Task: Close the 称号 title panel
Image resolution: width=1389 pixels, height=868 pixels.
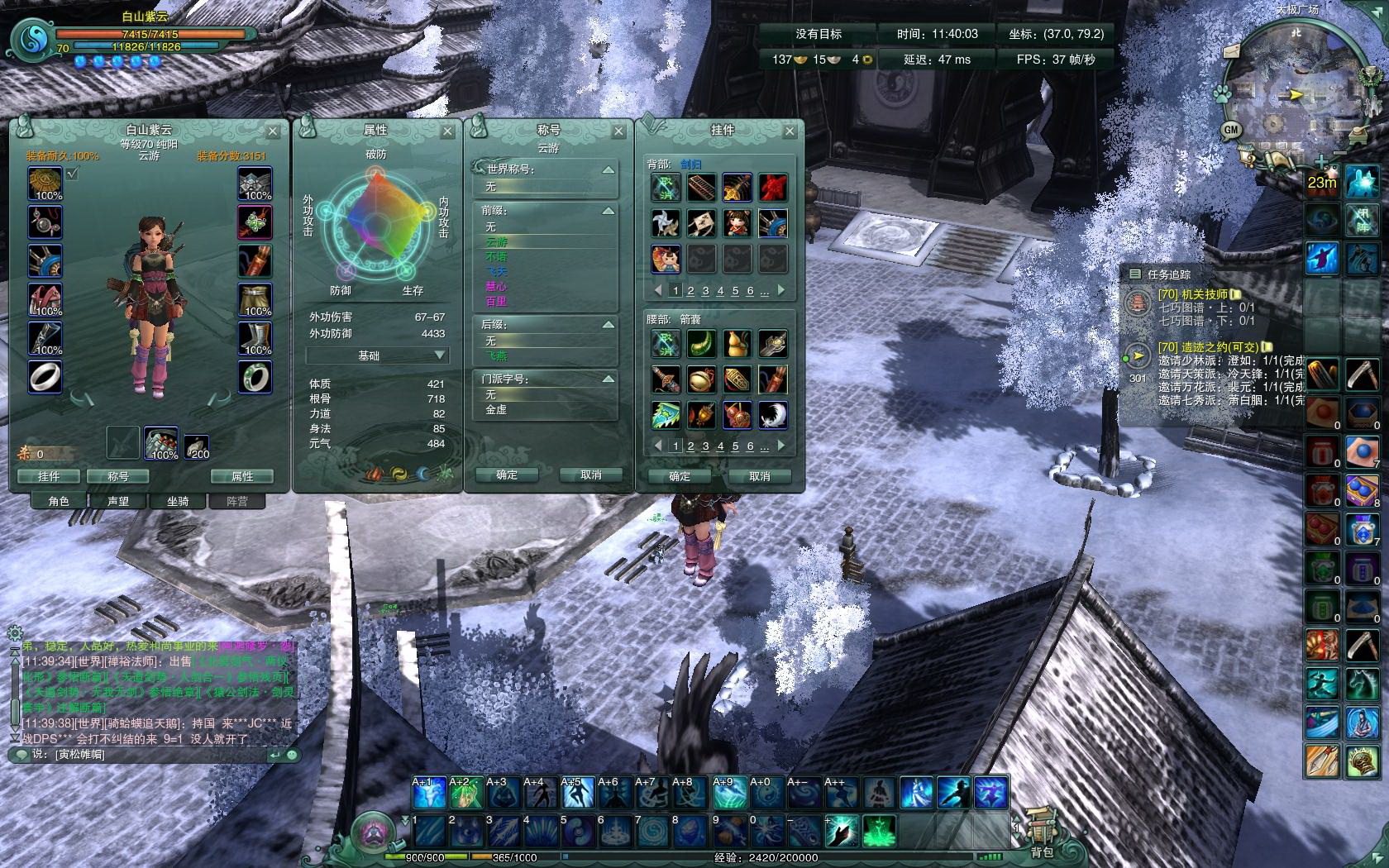Action: (618, 131)
